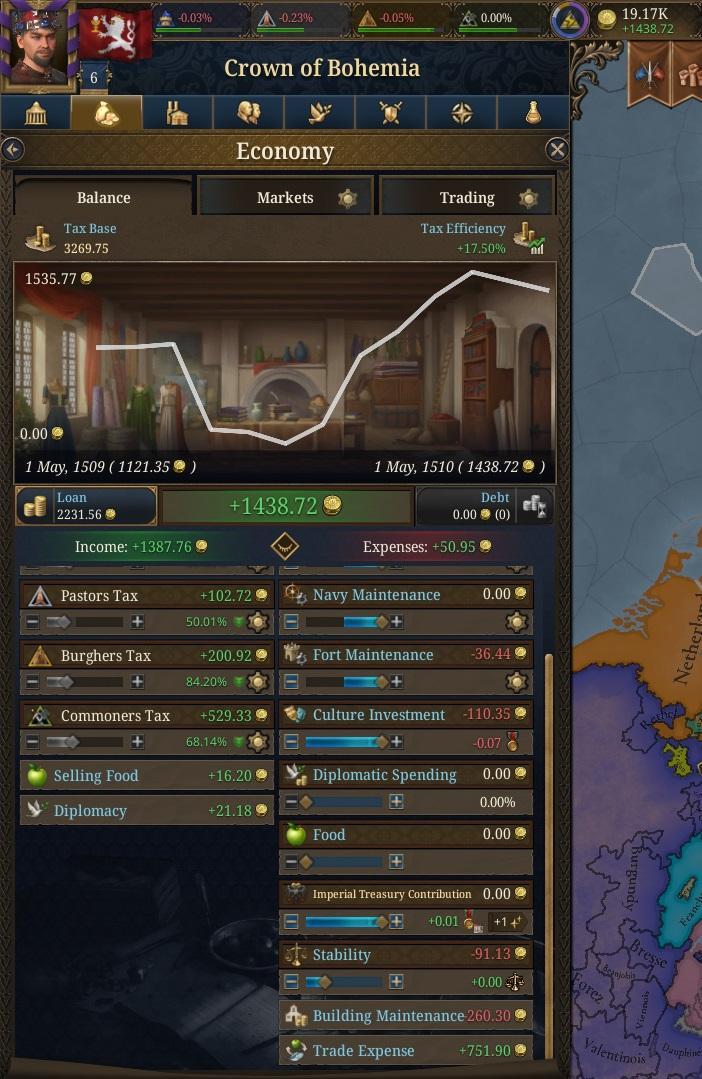
Task: Close the Economy panel
Action: coord(557,150)
